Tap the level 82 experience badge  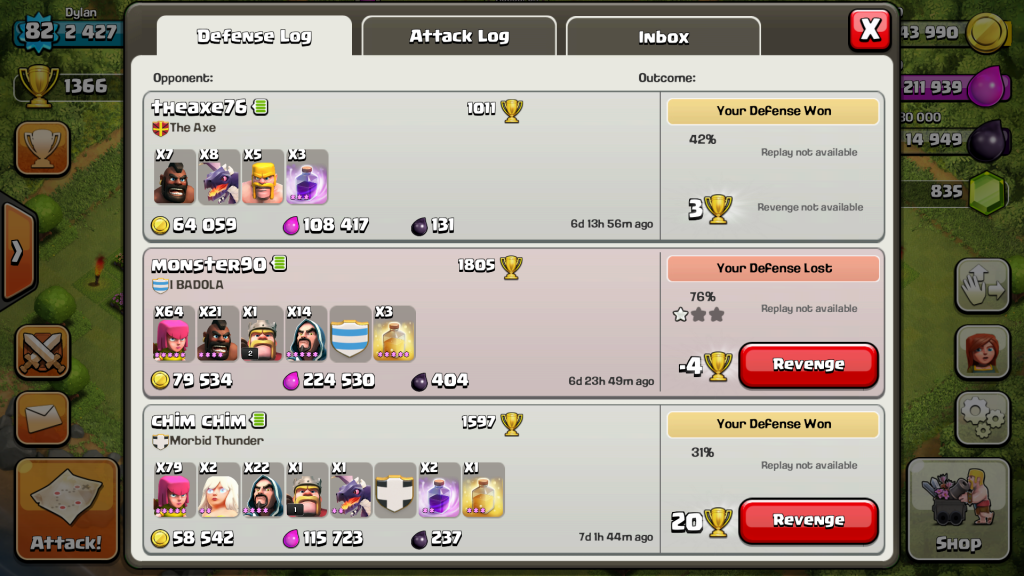click(x=38, y=31)
